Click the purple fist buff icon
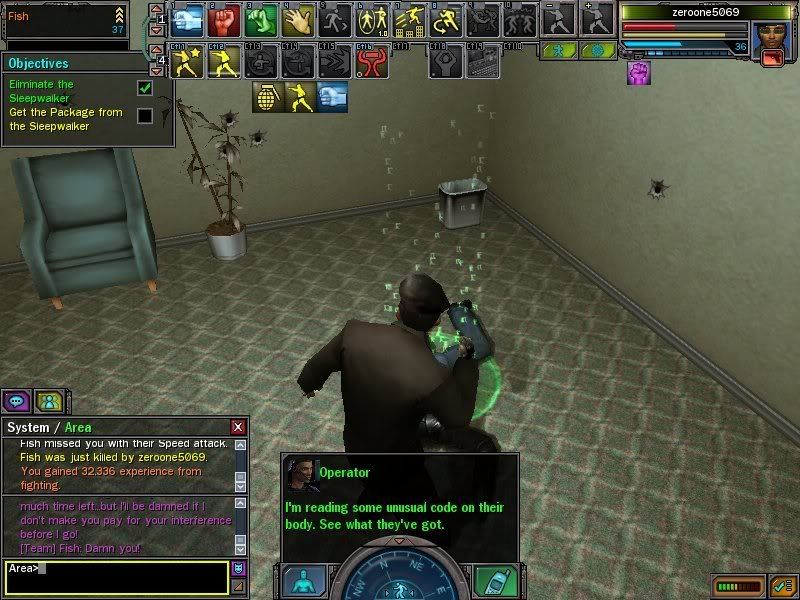The height and width of the screenshot is (600, 800). [x=638, y=72]
